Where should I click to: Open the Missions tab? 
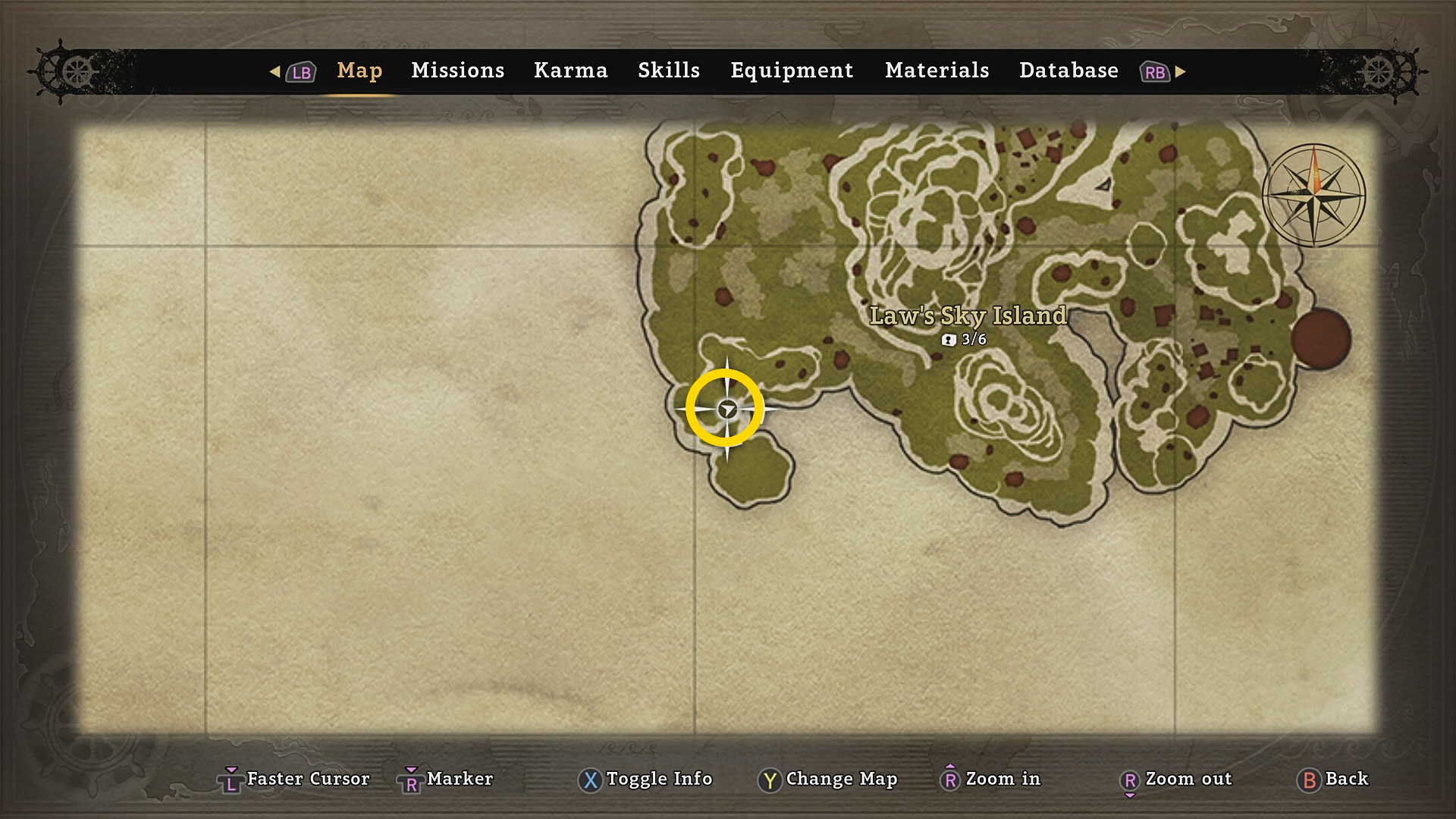[457, 71]
